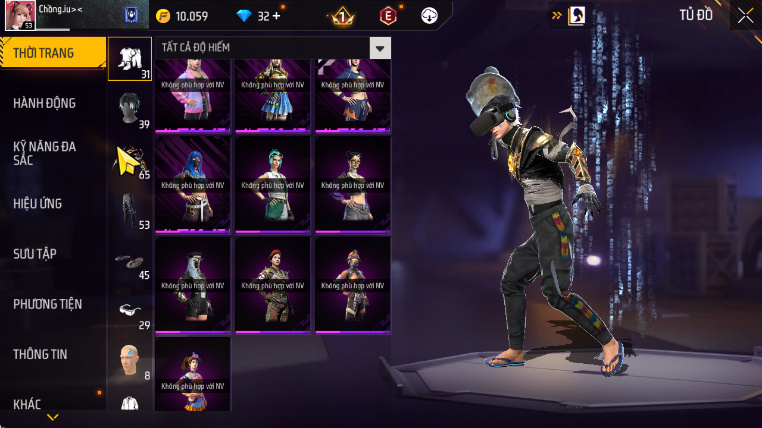Click the player avatar Chồng.iu
The image size is (762, 428).
point(21,15)
